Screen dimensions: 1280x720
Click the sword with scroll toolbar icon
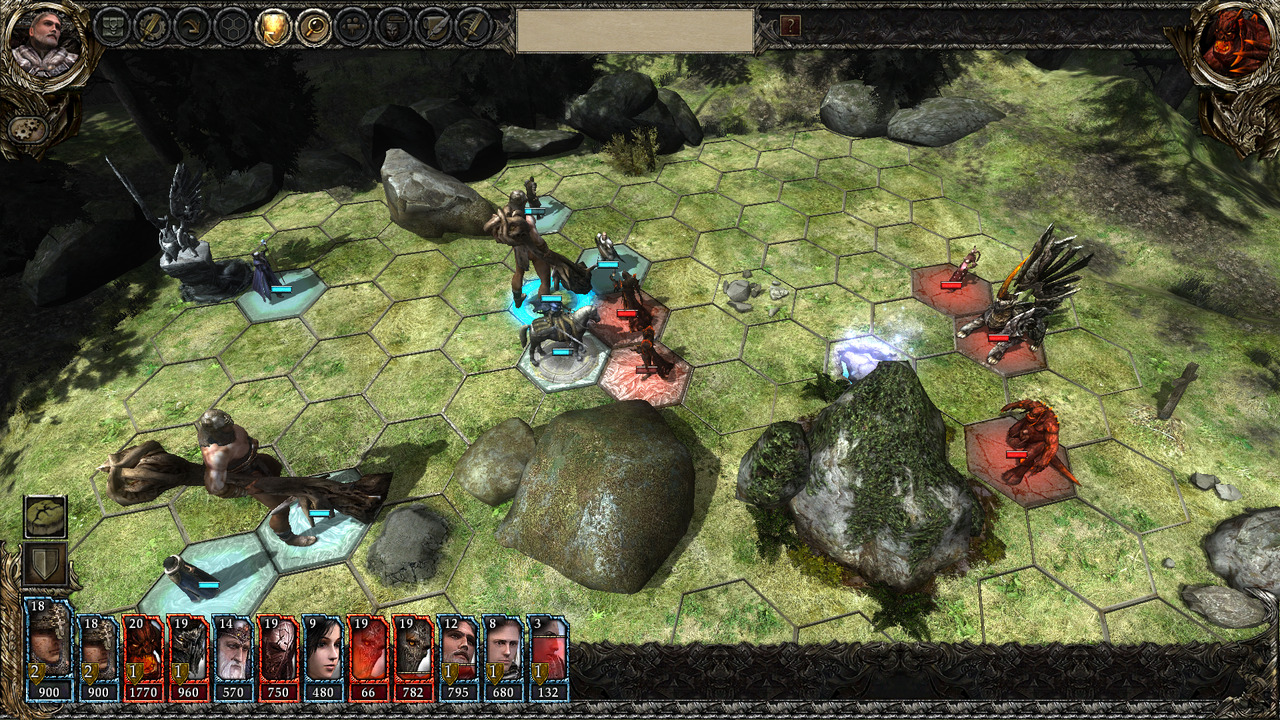[473, 27]
